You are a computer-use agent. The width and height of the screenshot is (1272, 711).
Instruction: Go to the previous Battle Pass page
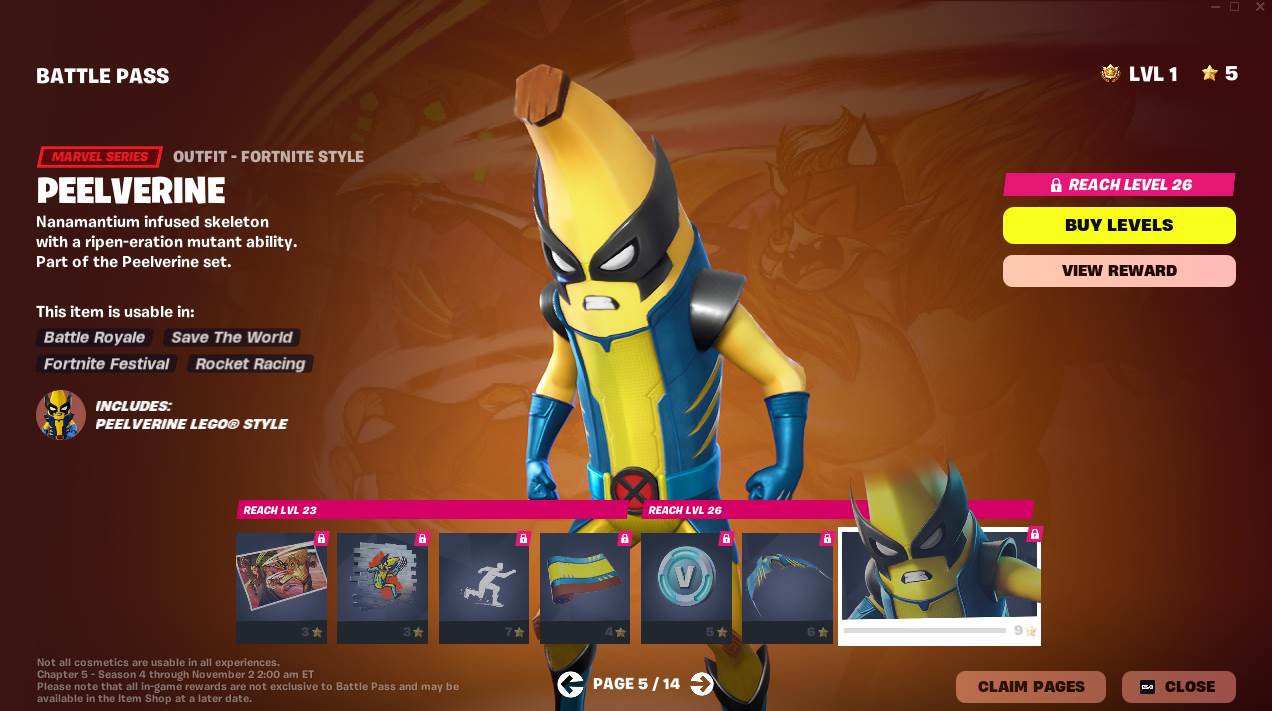point(570,684)
